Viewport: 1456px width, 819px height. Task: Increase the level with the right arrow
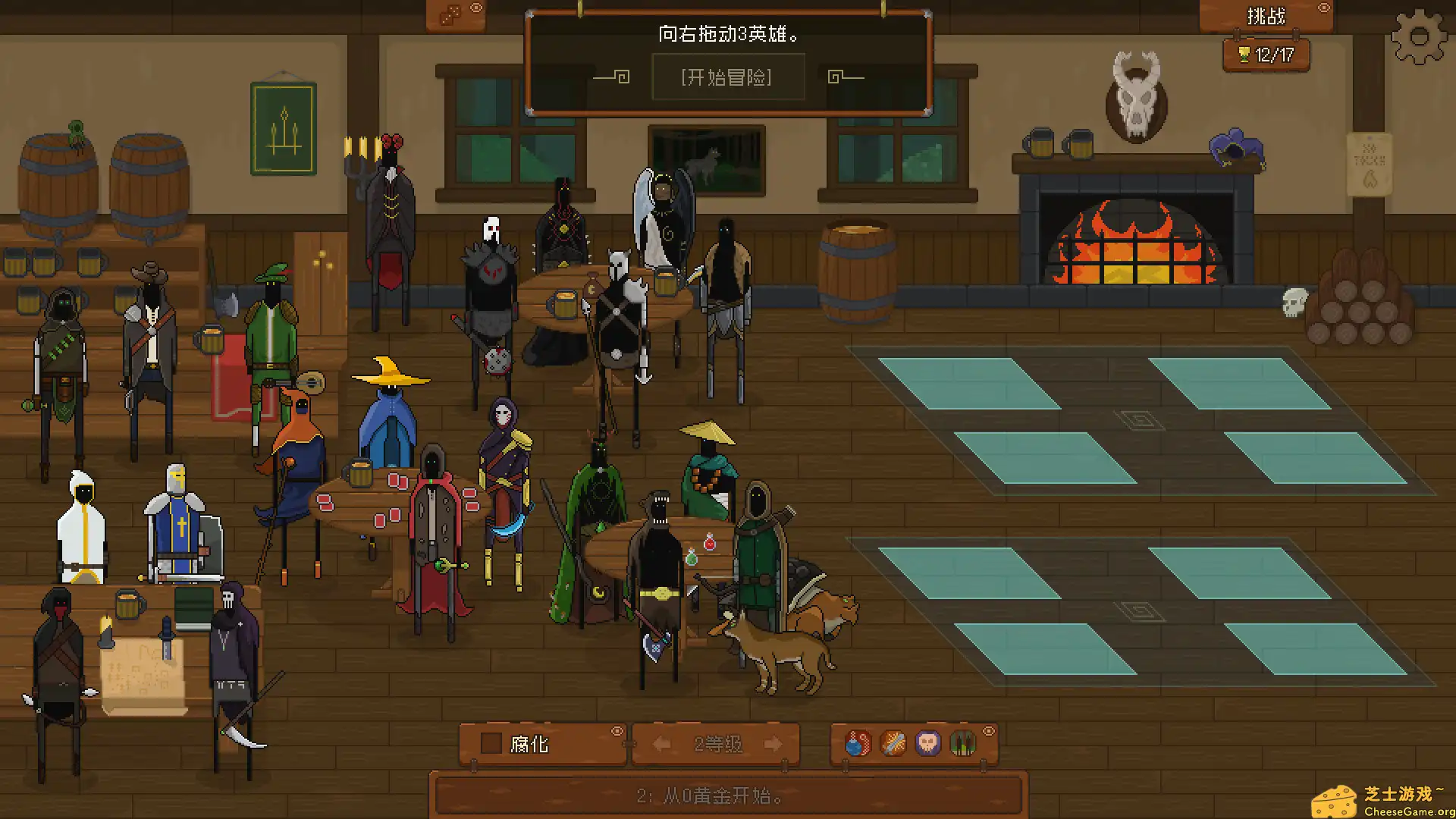tap(773, 744)
